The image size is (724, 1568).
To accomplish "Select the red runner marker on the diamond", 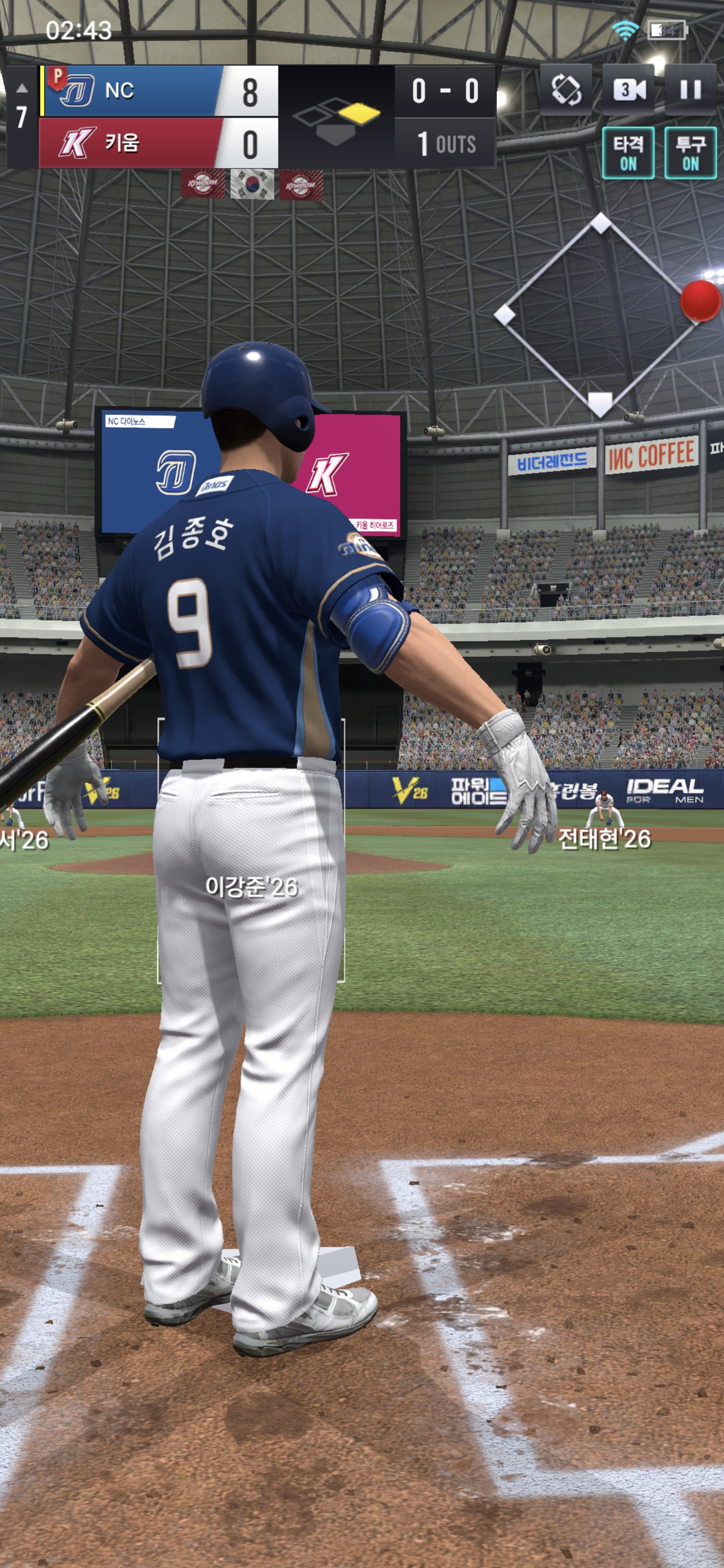I will click(700, 301).
